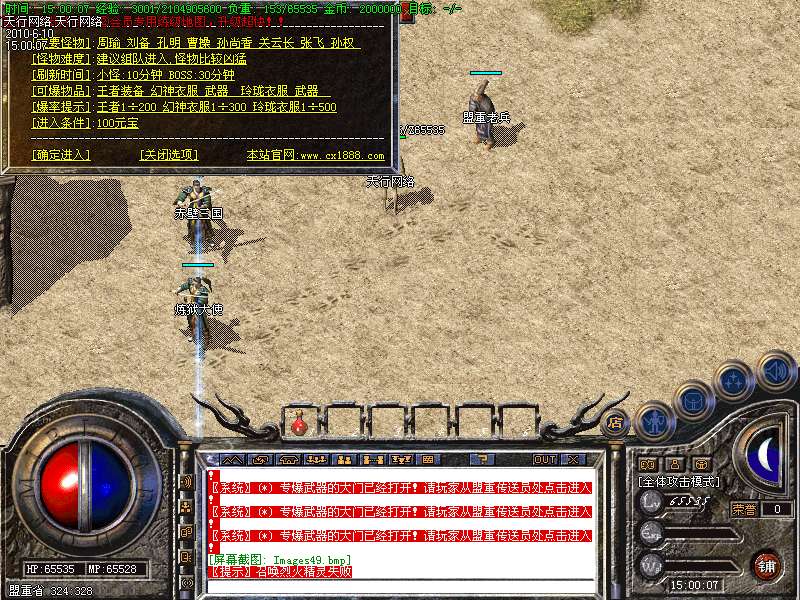Image resolution: width=800 pixels, height=600 pixels.
Task: Click the first chat toolbar mountain icon
Action: [232, 459]
